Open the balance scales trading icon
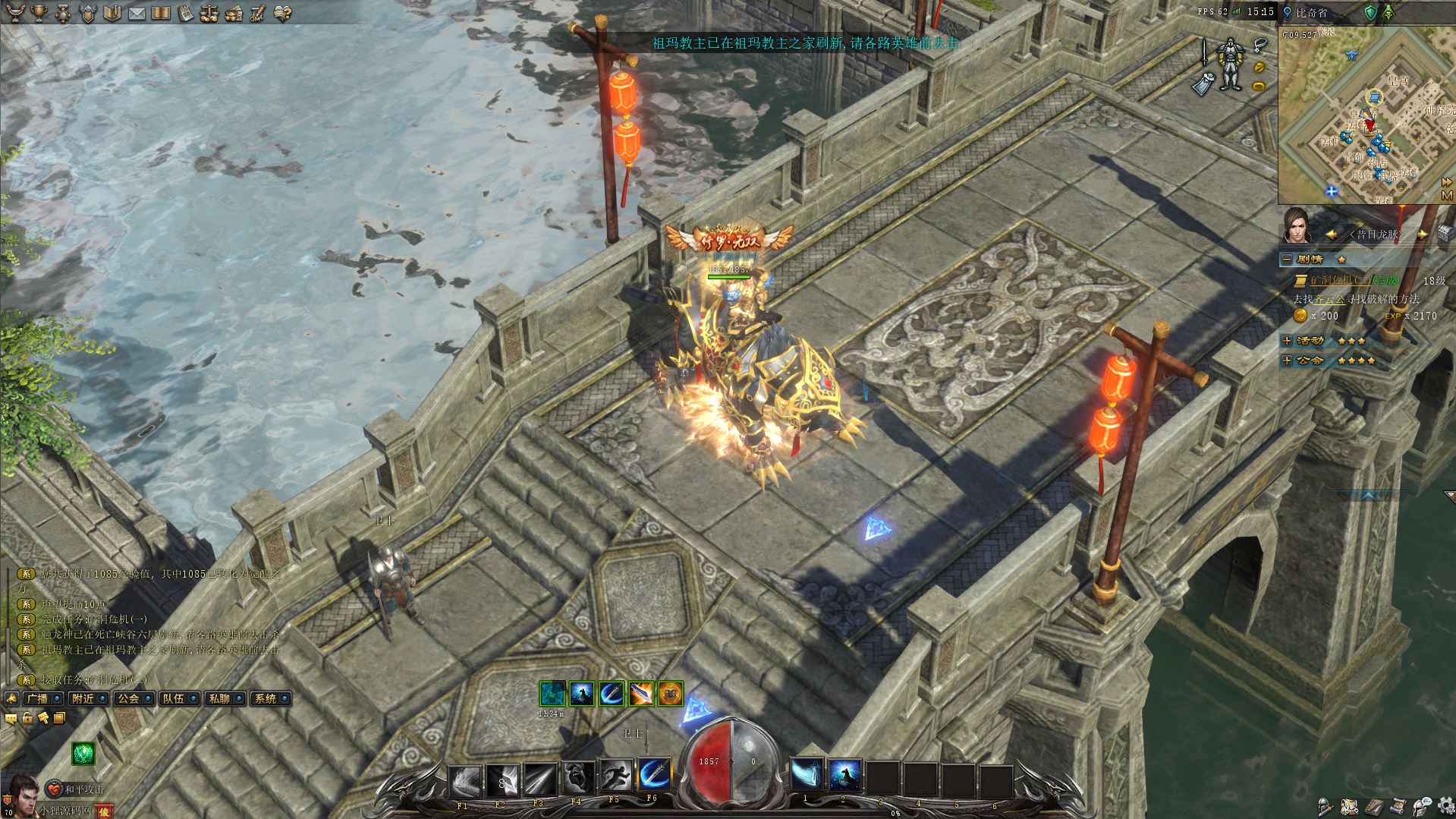 click(x=209, y=13)
